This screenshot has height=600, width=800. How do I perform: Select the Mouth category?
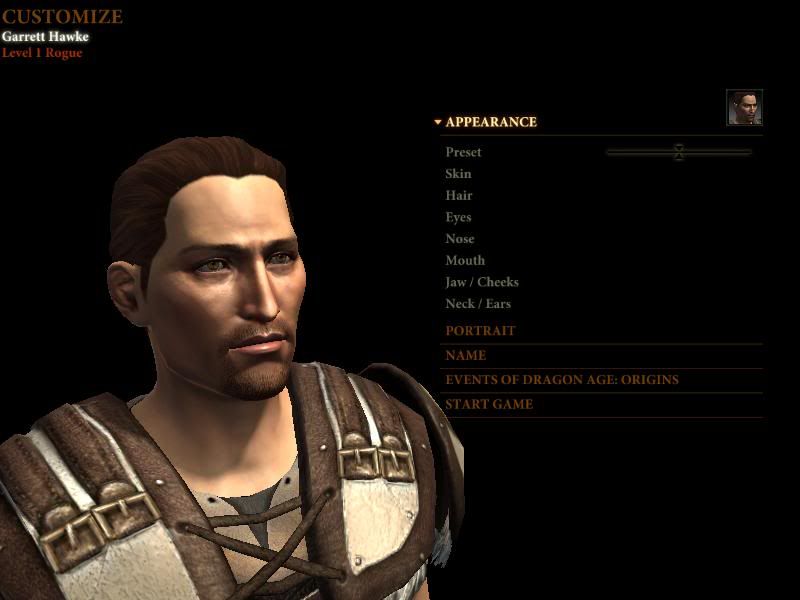pyautogui.click(x=465, y=261)
